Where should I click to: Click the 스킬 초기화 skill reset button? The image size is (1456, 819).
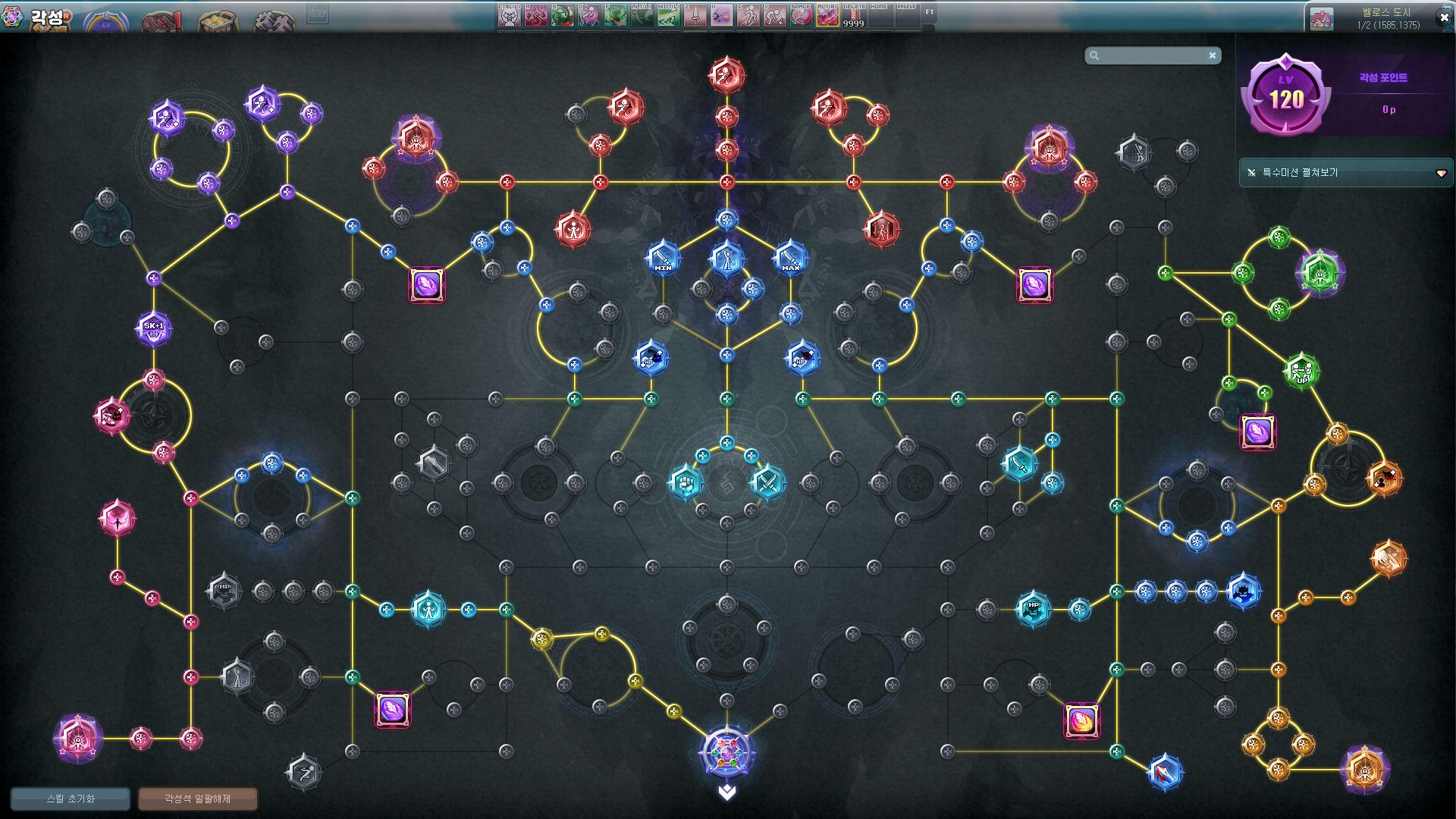coord(70,799)
